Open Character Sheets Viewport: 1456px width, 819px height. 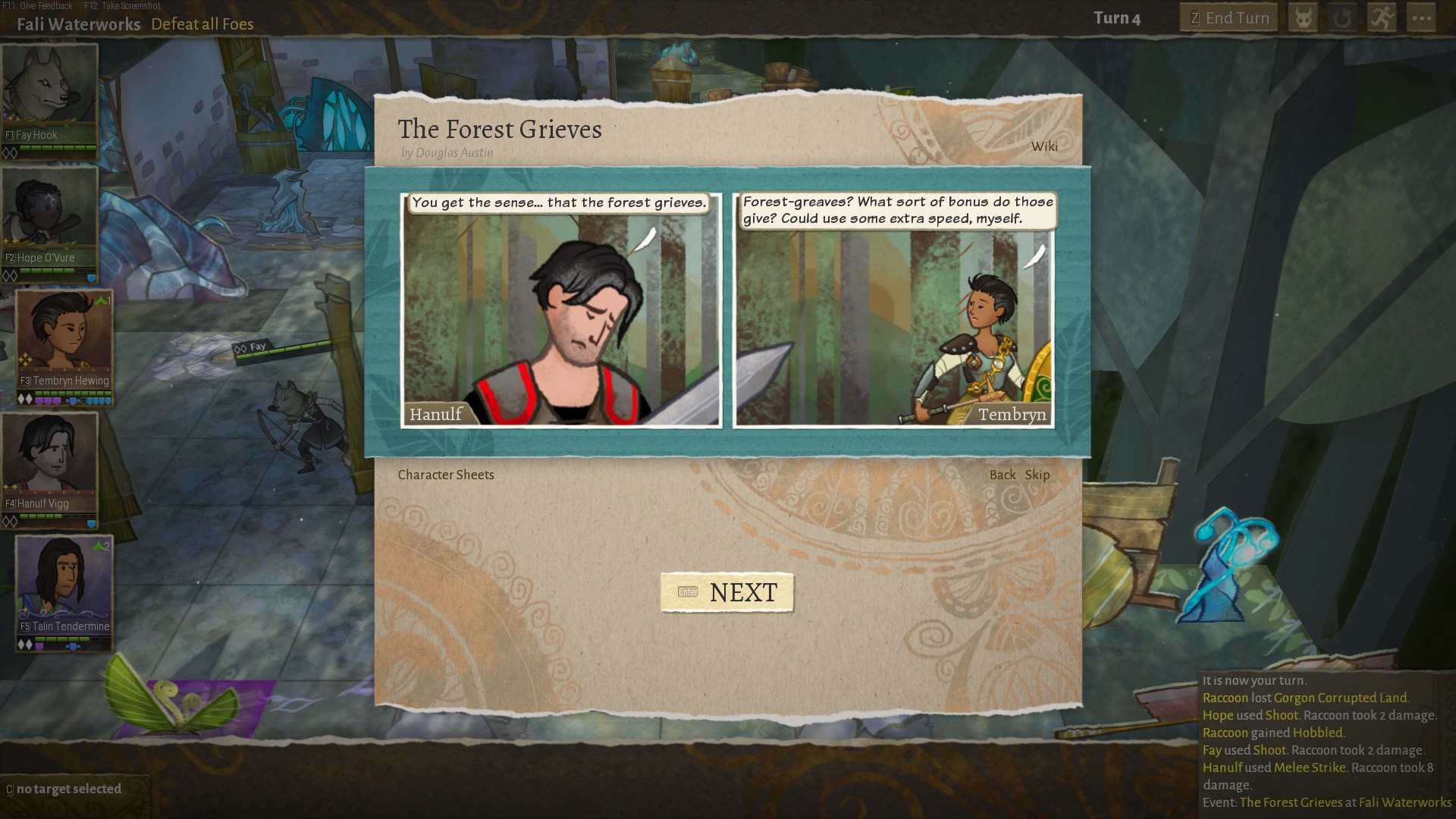446,475
